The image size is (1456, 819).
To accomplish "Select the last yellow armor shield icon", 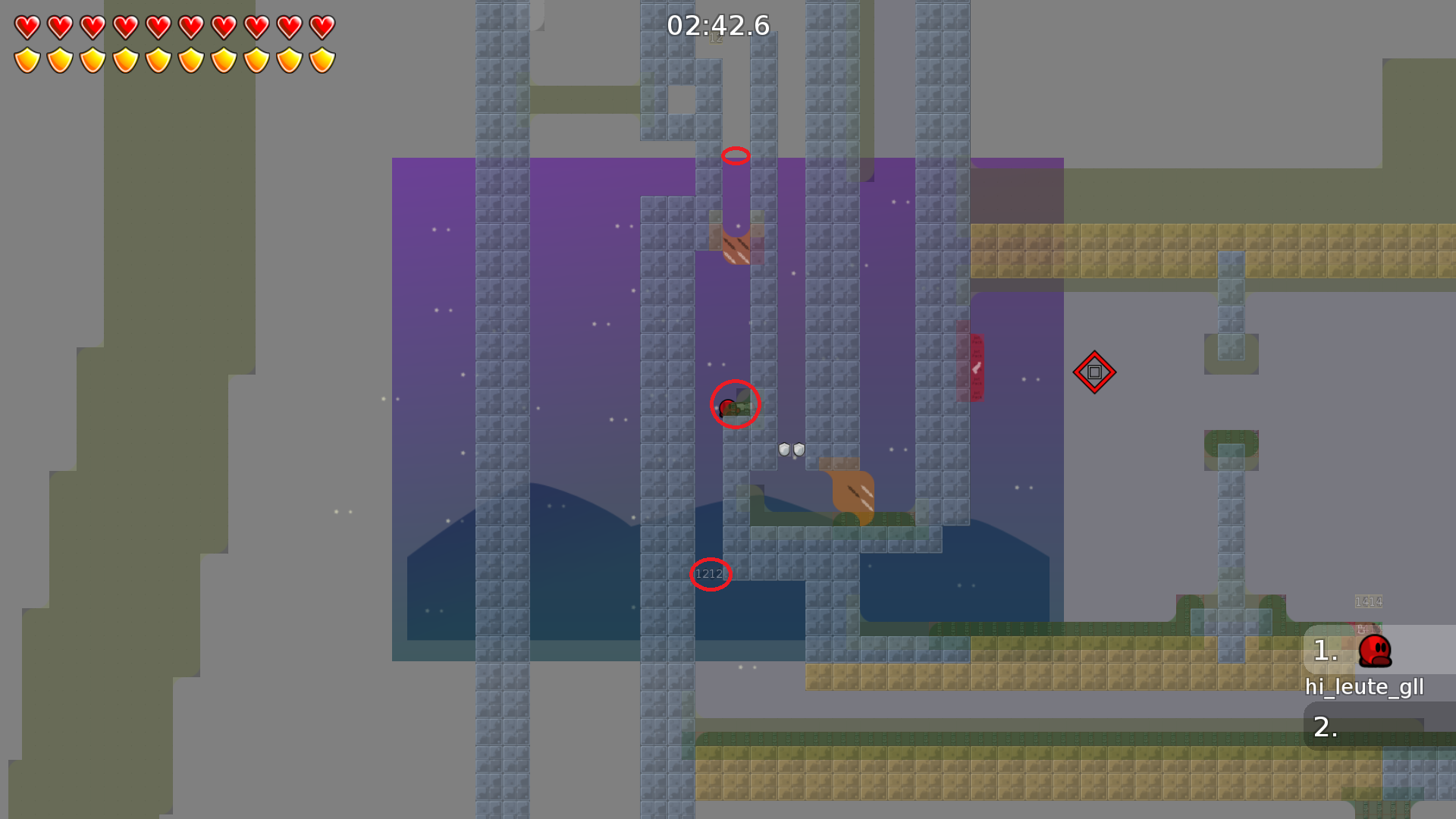I will [x=322, y=59].
